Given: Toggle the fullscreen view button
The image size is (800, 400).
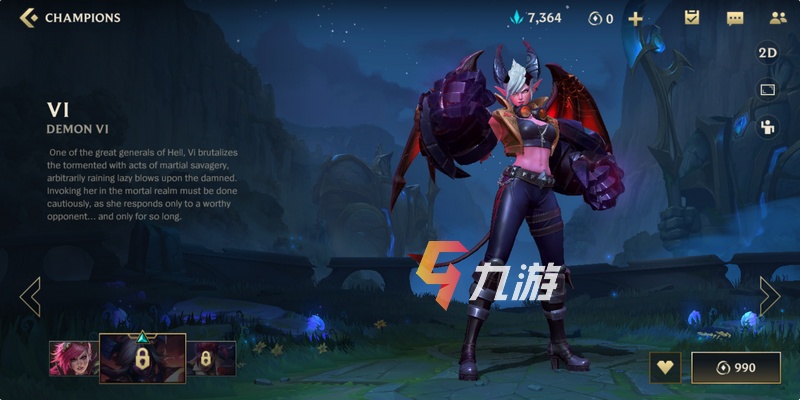Looking at the screenshot, I should tap(767, 90).
